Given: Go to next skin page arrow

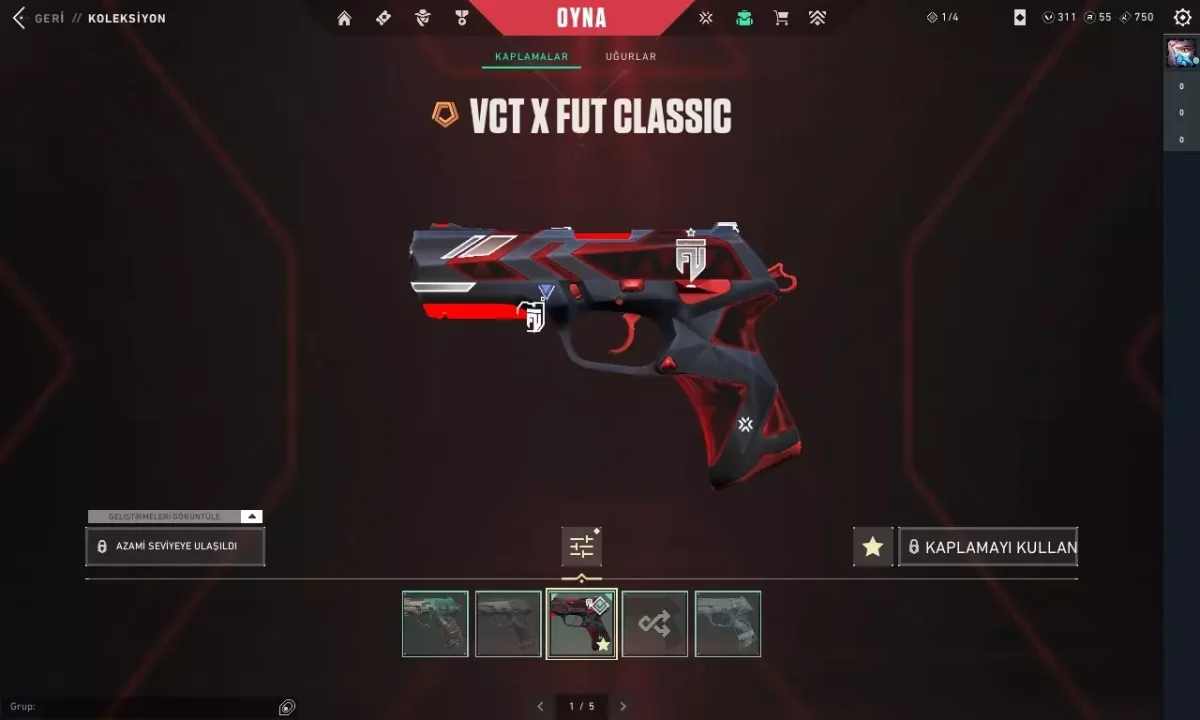Looking at the screenshot, I should pos(623,706).
